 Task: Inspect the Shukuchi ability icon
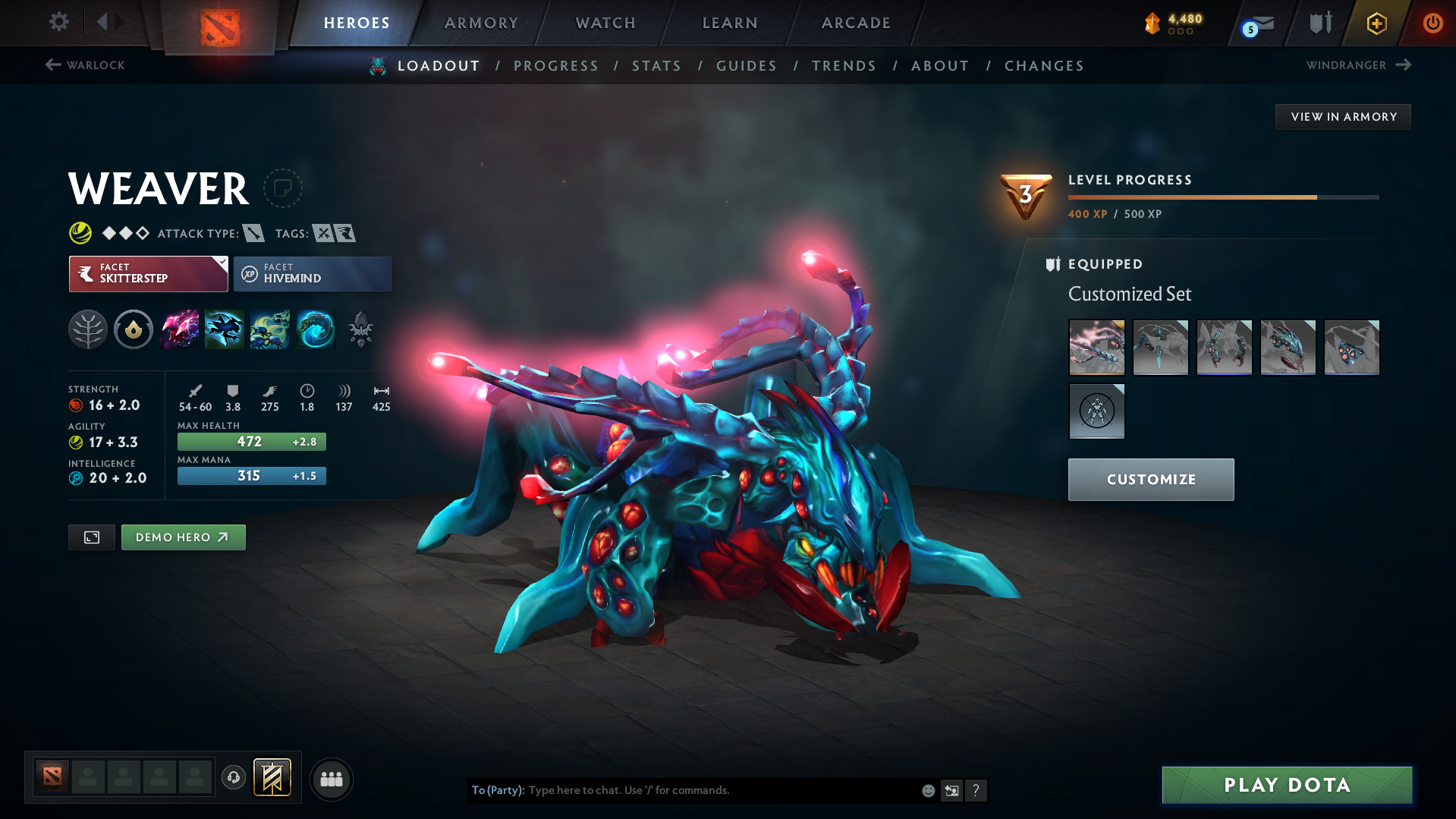(225, 329)
